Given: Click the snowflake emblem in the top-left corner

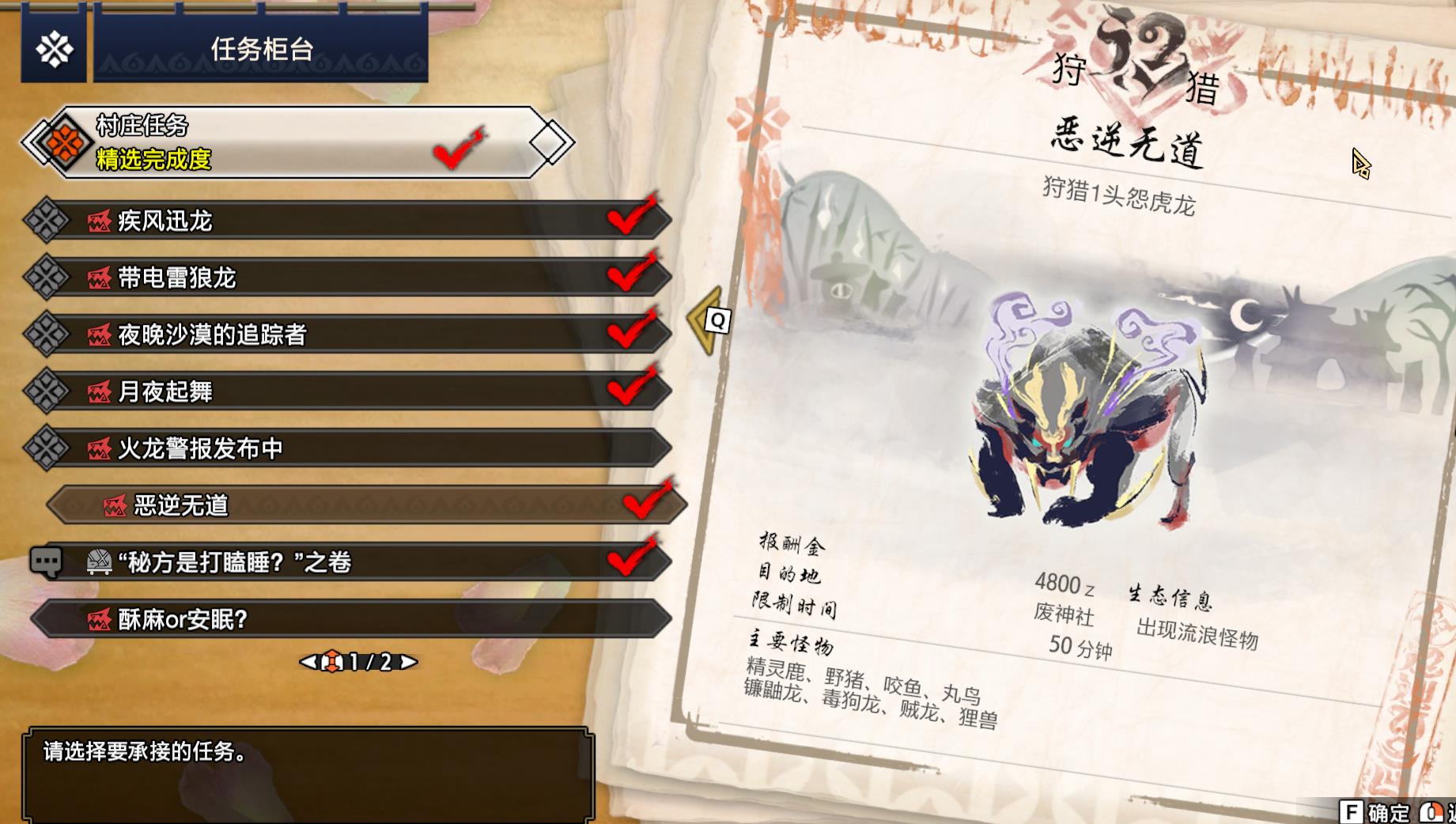Looking at the screenshot, I should (52, 47).
